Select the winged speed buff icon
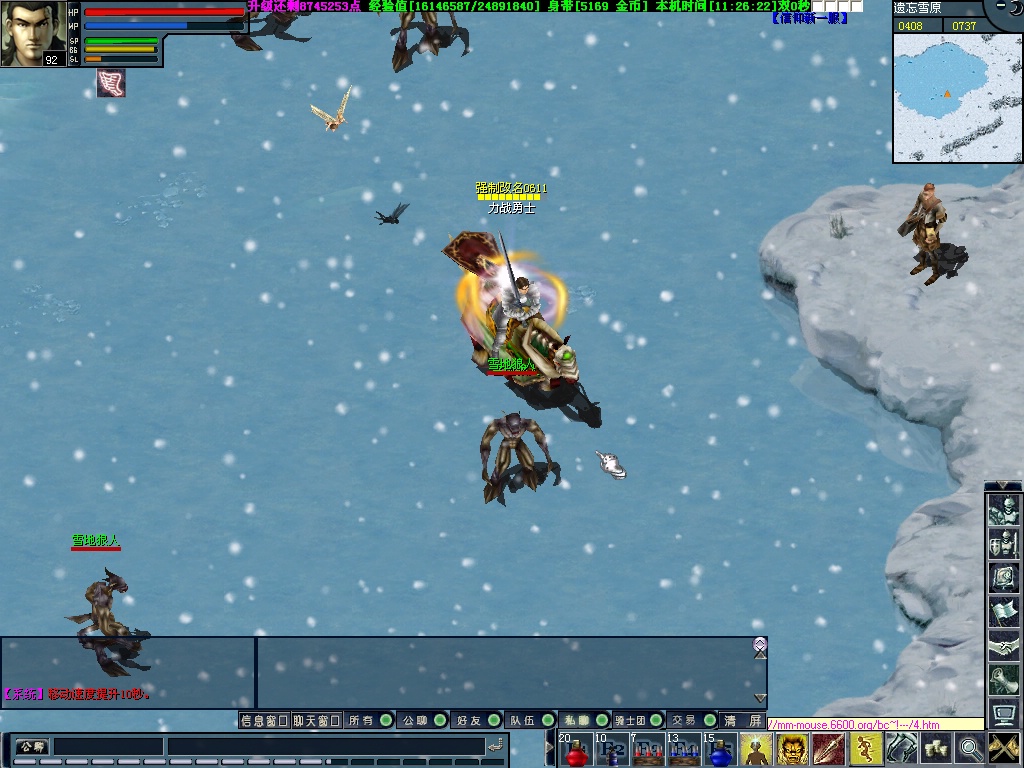 tap(111, 84)
